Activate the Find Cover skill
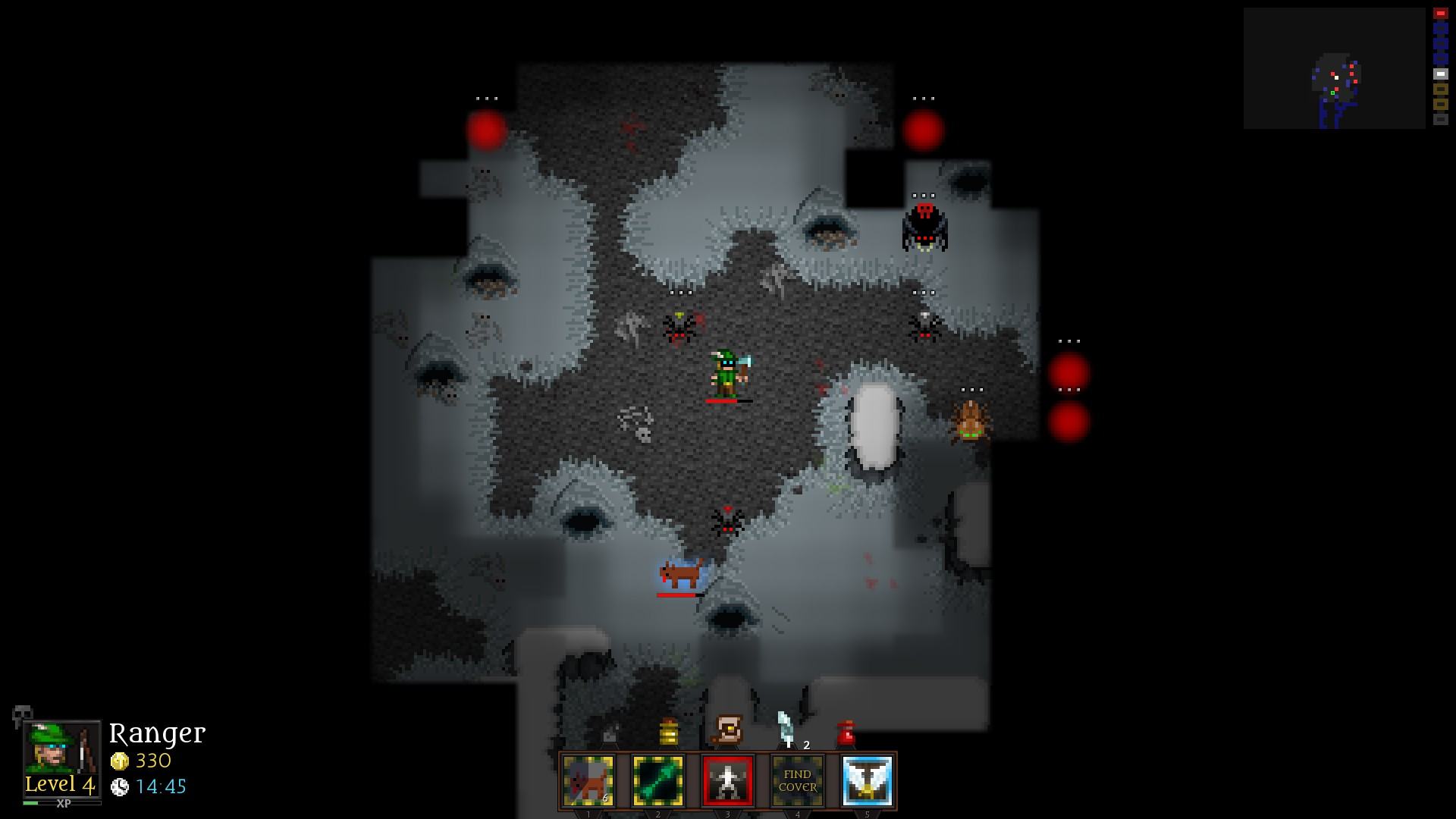This screenshot has height=819, width=1456. [x=797, y=780]
